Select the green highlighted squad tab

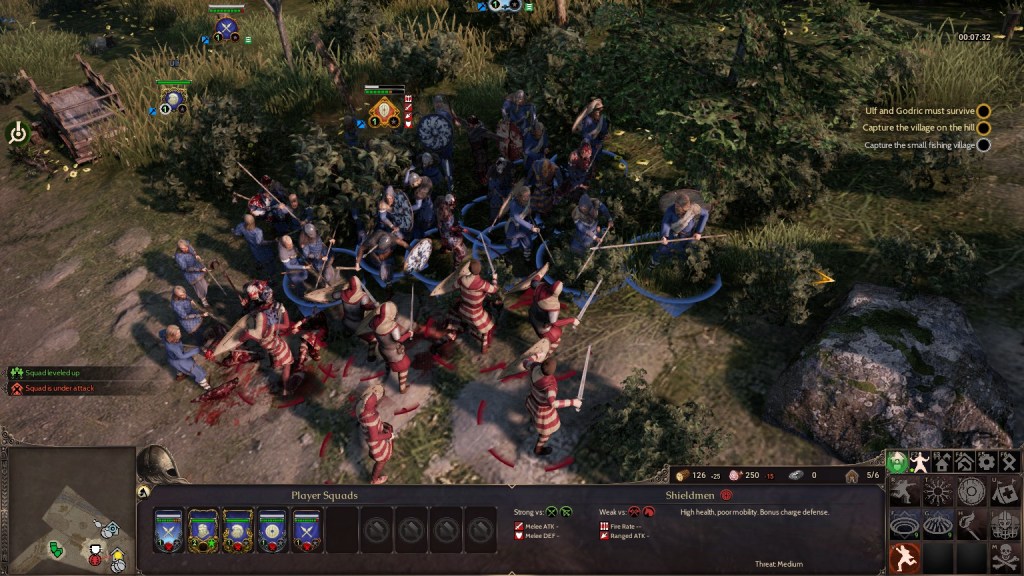click(x=897, y=461)
